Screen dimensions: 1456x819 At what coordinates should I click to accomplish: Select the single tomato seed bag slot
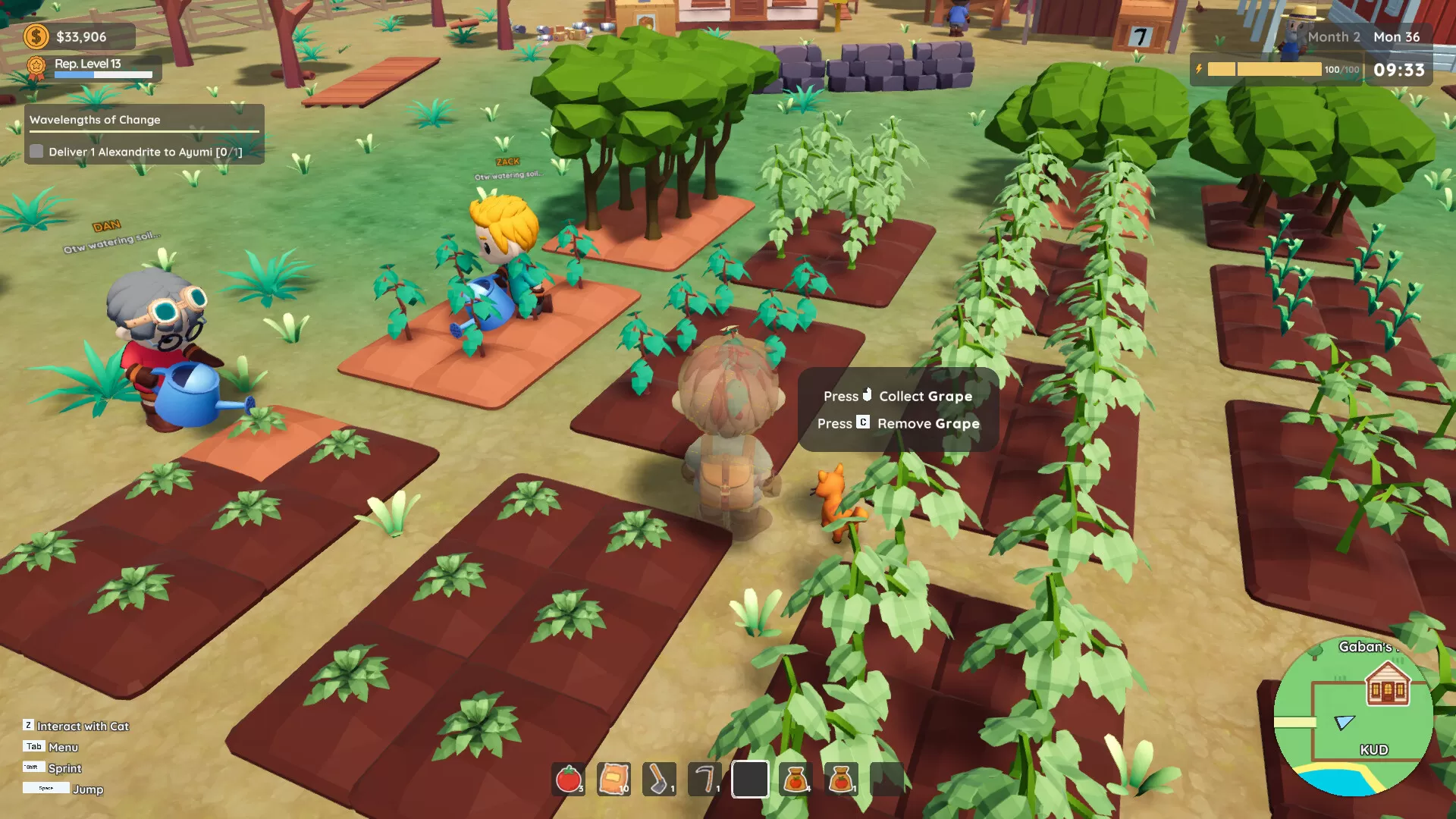pos(842,777)
